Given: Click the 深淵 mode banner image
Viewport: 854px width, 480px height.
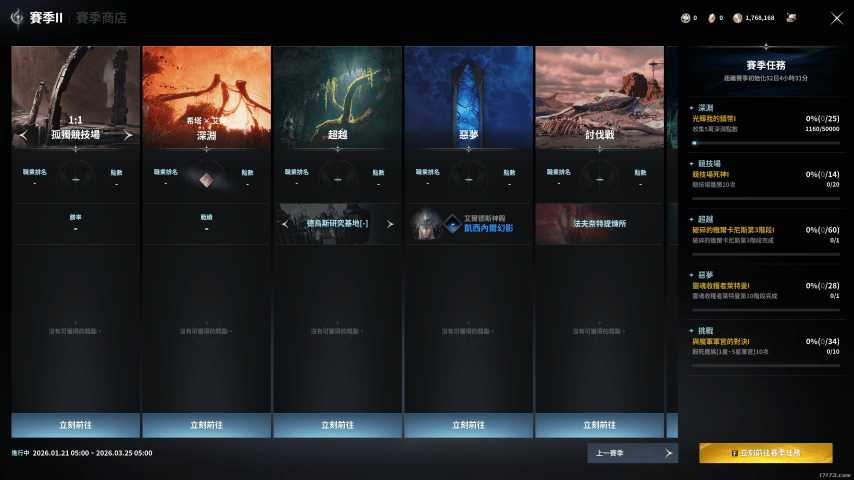Looking at the screenshot, I should [206, 85].
